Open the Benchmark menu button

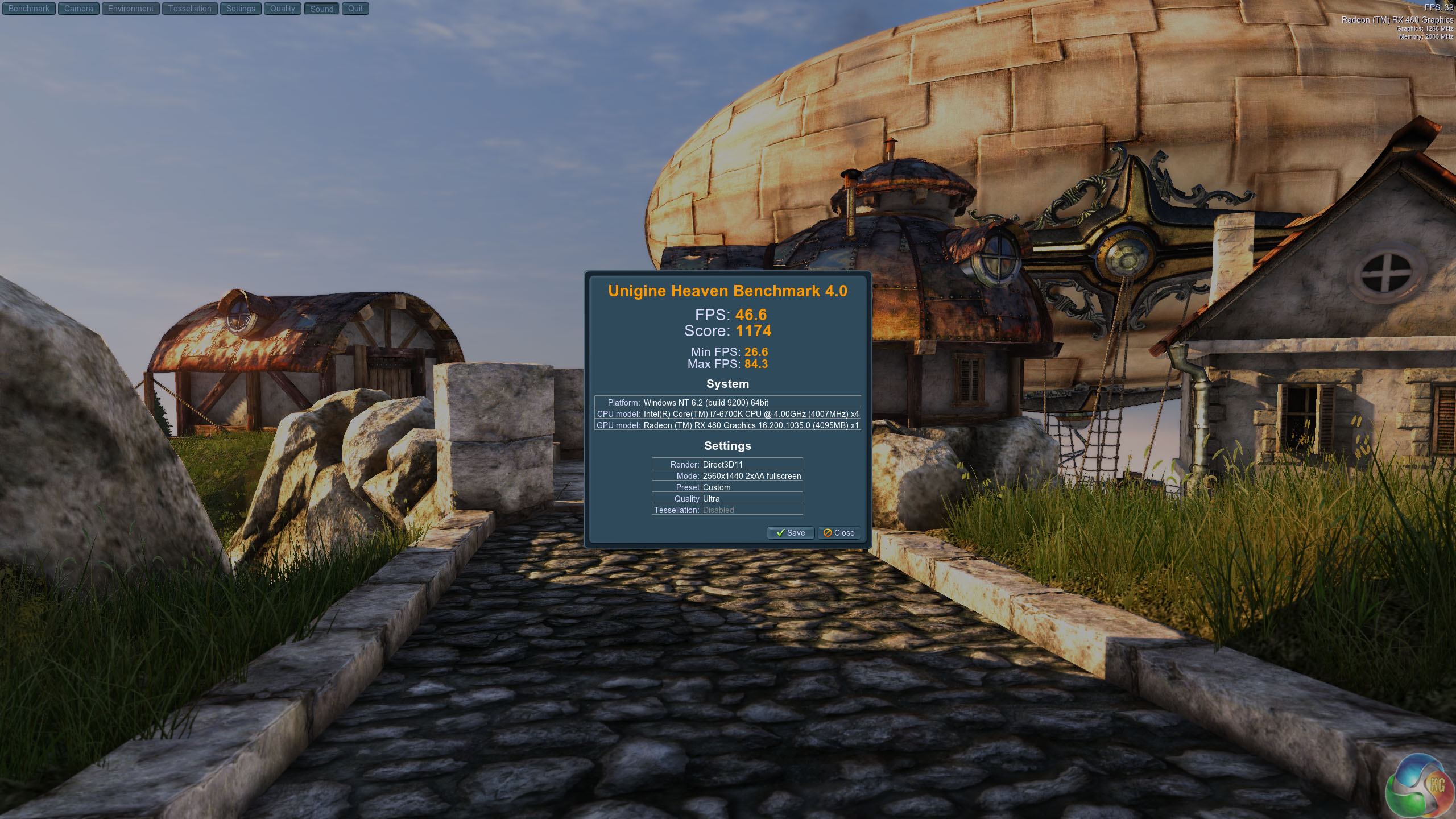(x=29, y=9)
